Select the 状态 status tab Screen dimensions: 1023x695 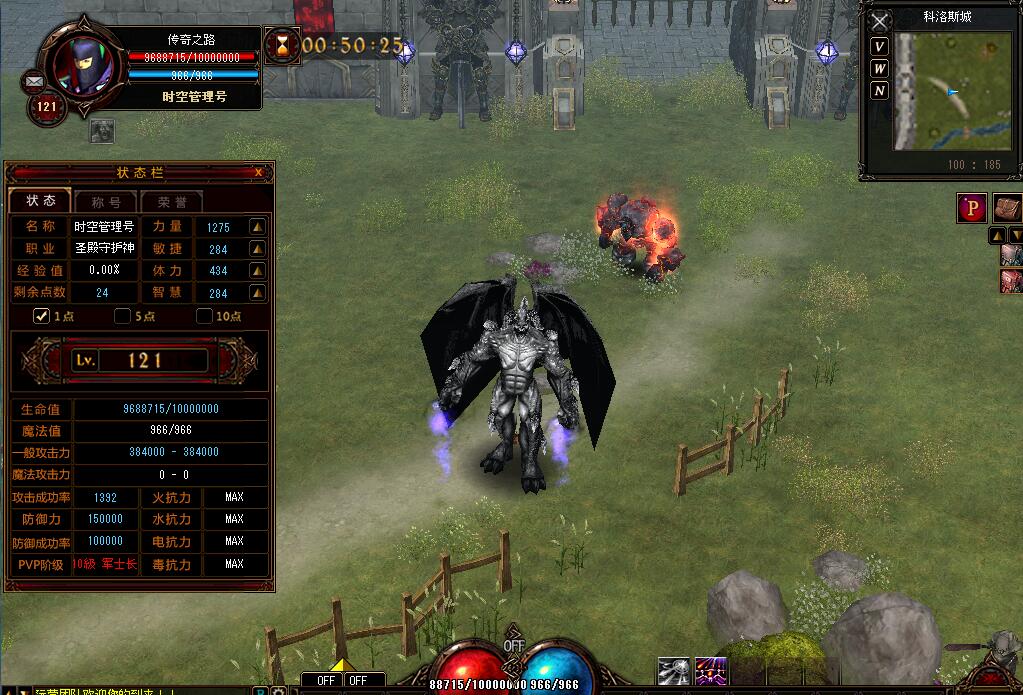41,201
